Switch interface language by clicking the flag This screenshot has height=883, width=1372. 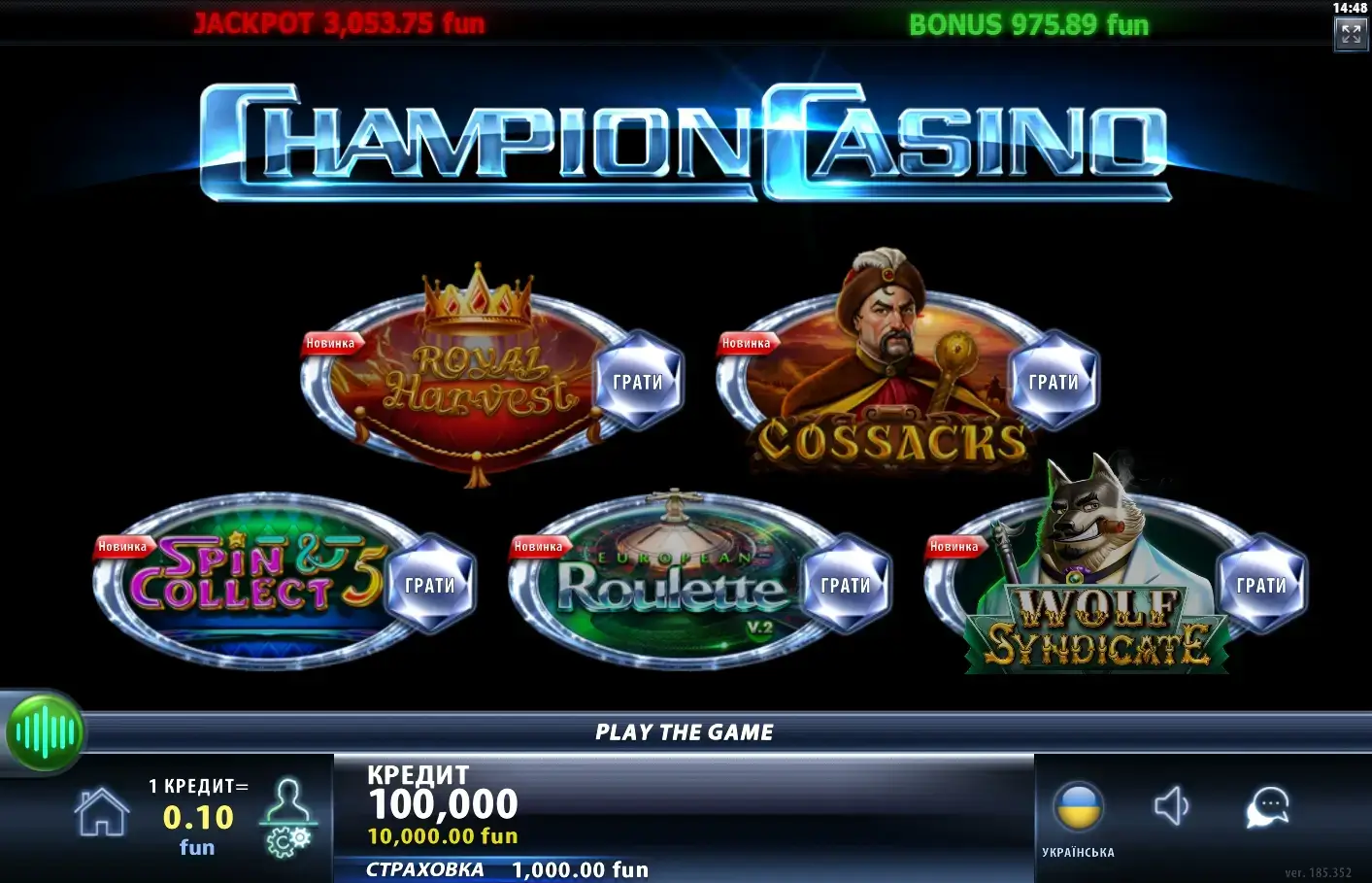coord(1081,804)
